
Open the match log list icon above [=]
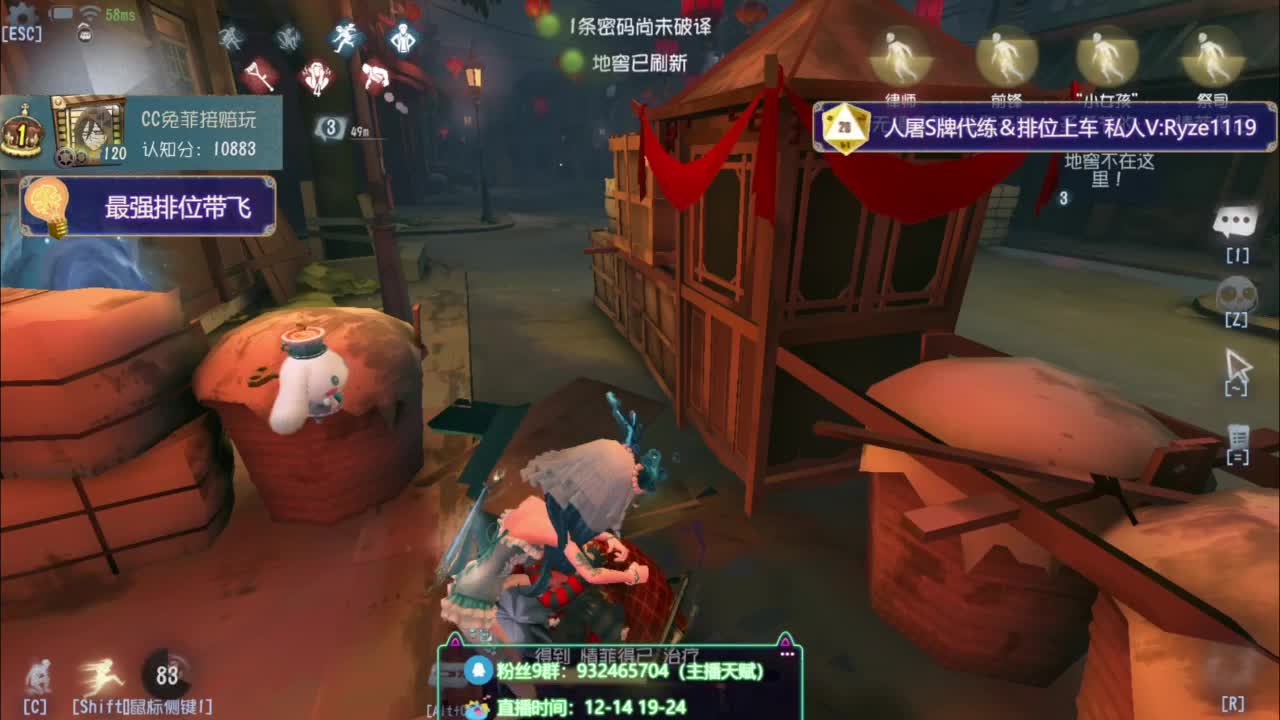(x=1237, y=437)
